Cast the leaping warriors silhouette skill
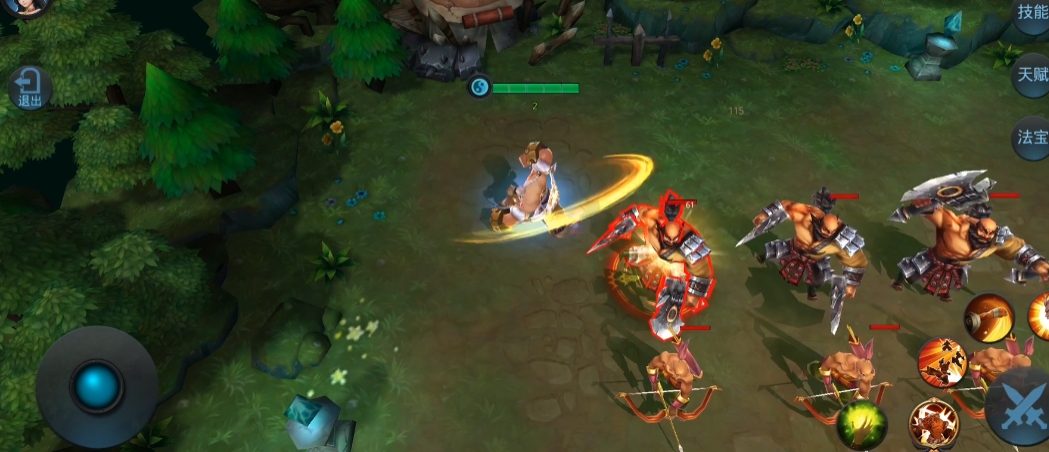1049x452 pixels. pyautogui.click(x=941, y=361)
